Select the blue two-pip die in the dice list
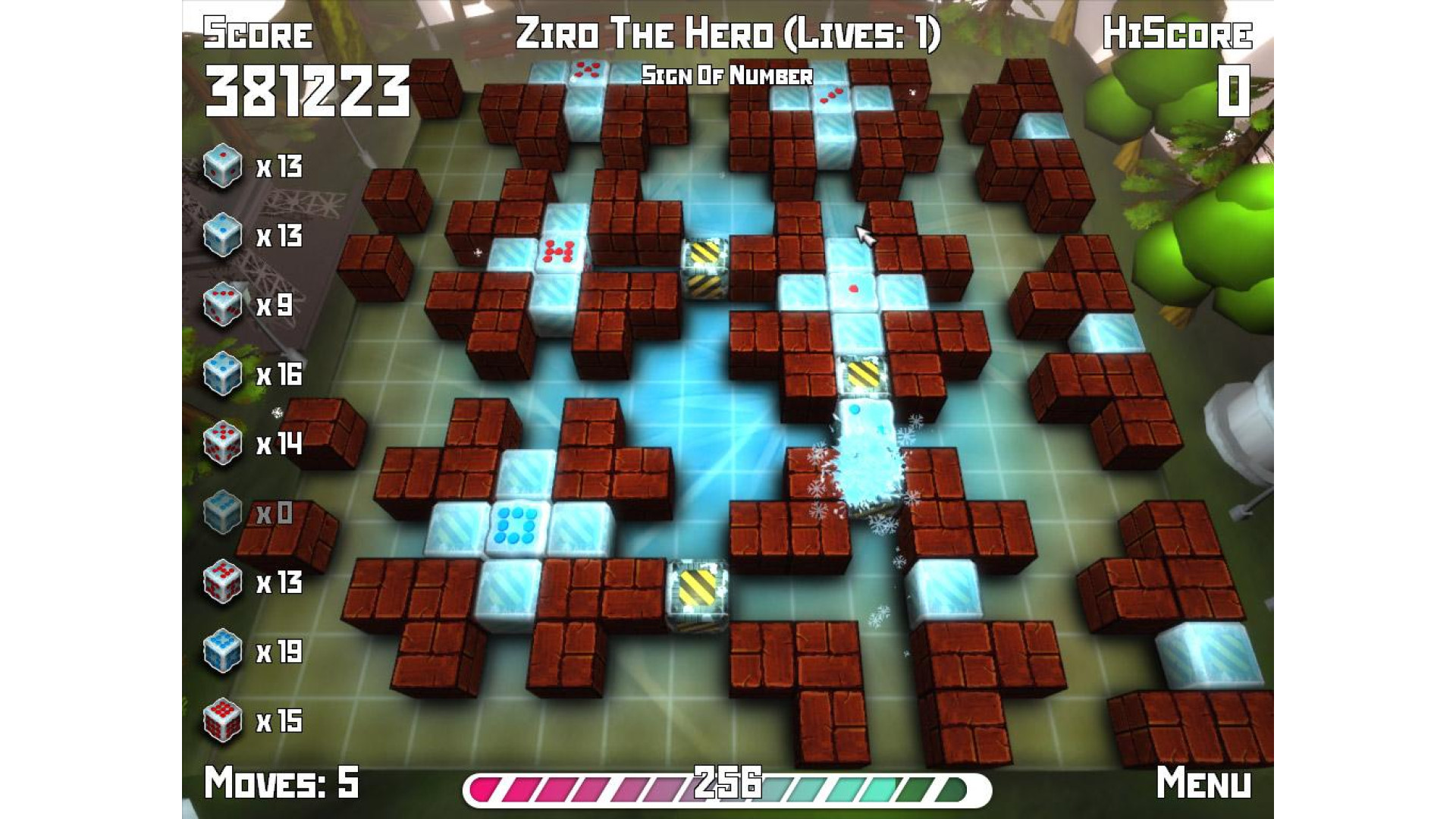 pos(222,235)
